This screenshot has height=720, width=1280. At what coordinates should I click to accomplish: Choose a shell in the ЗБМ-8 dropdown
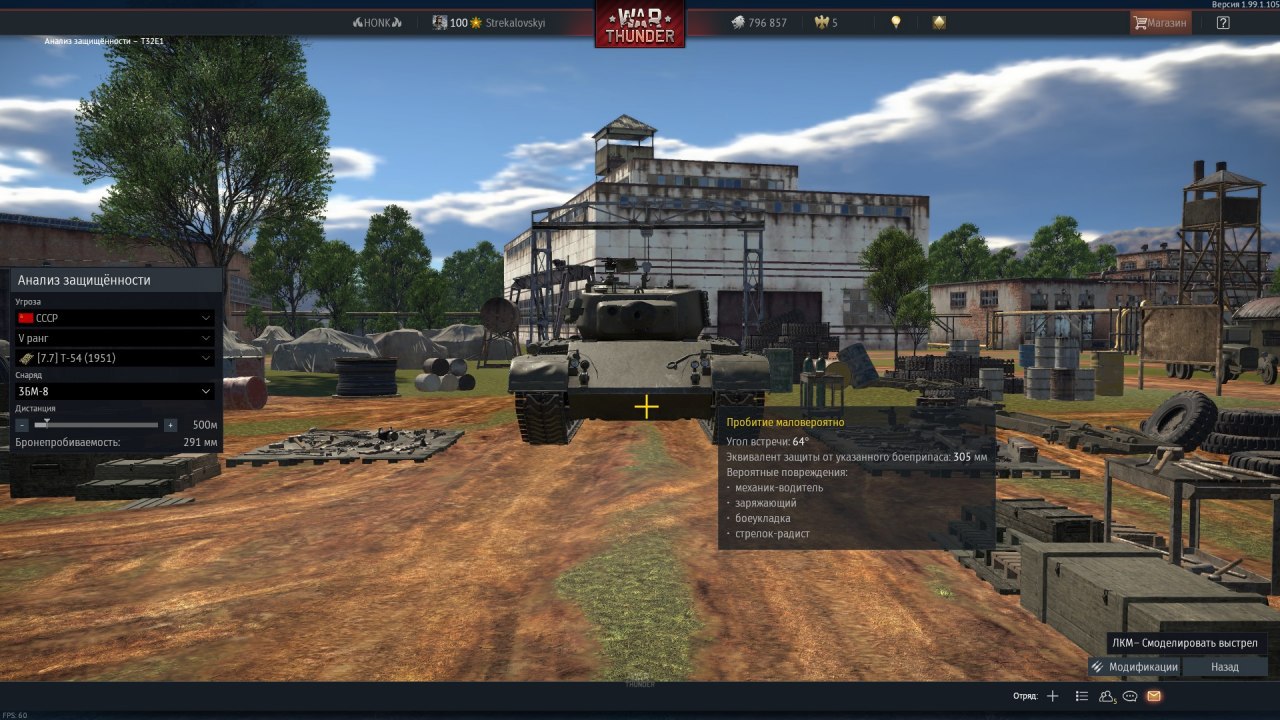pos(115,391)
